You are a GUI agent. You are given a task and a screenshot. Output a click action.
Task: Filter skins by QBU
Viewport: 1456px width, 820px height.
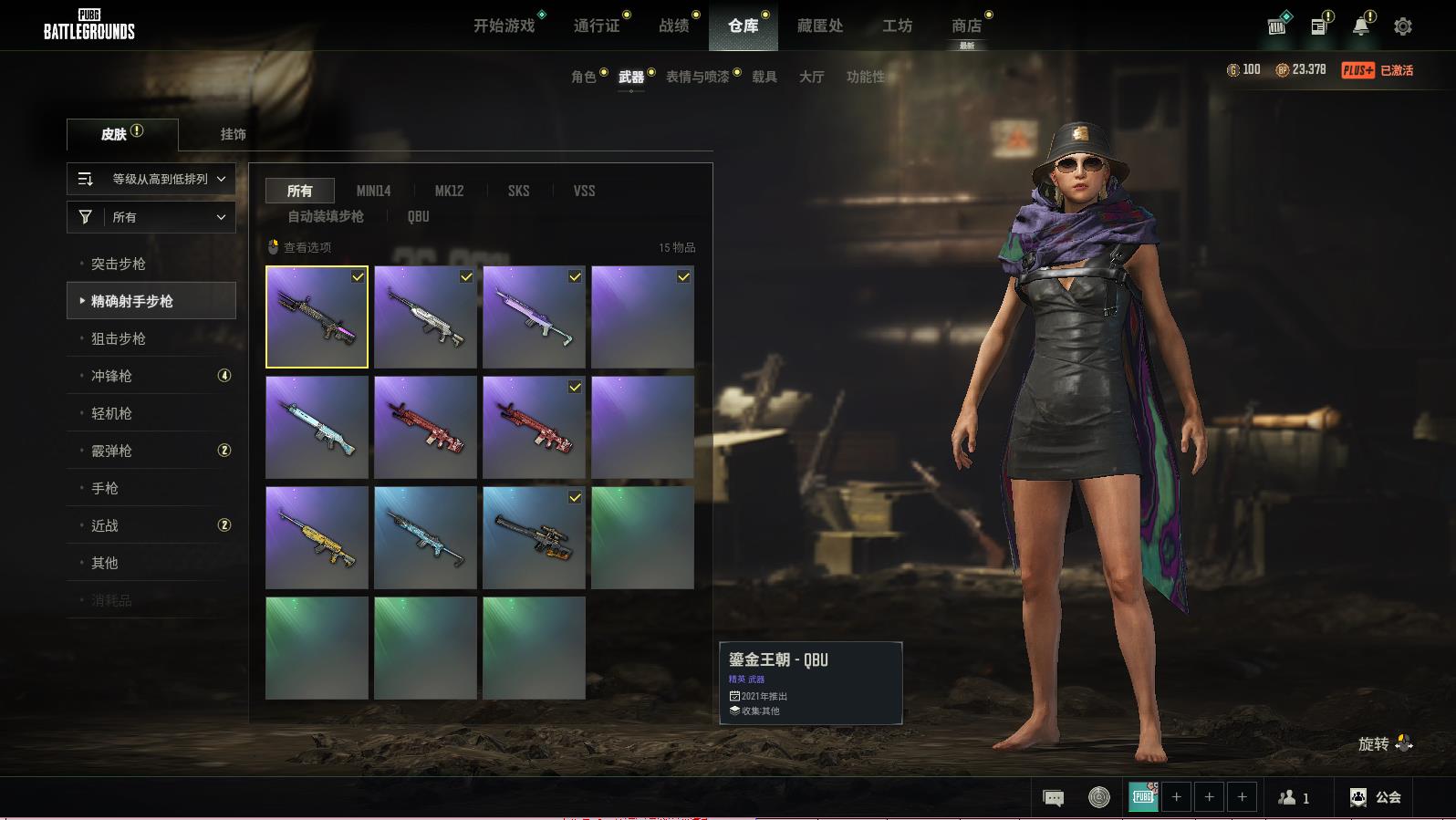pyautogui.click(x=418, y=216)
